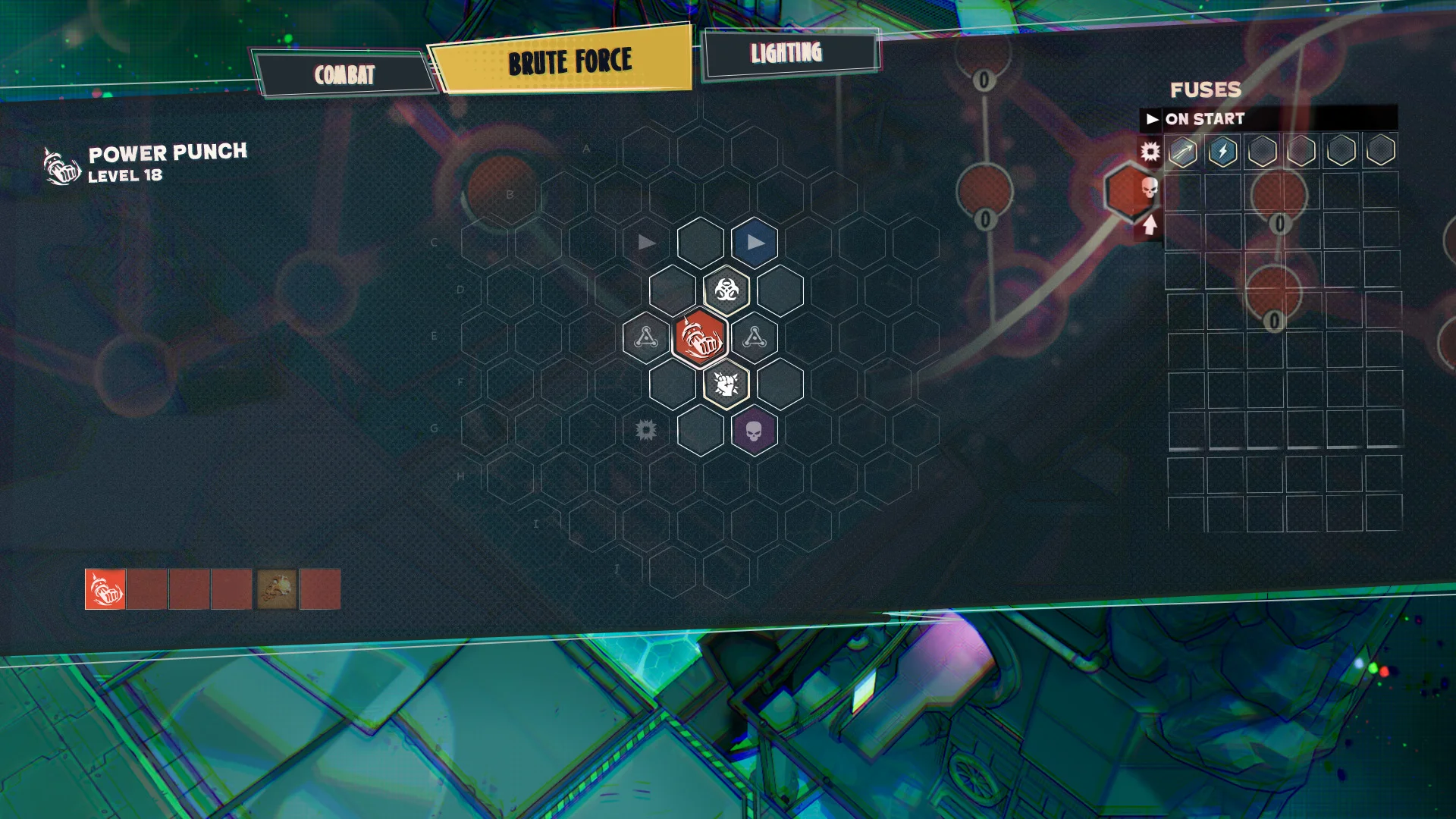Click the biohazard hex above Power Punch
This screenshot has width=1456, height=819.
click(x=726, y=290)
